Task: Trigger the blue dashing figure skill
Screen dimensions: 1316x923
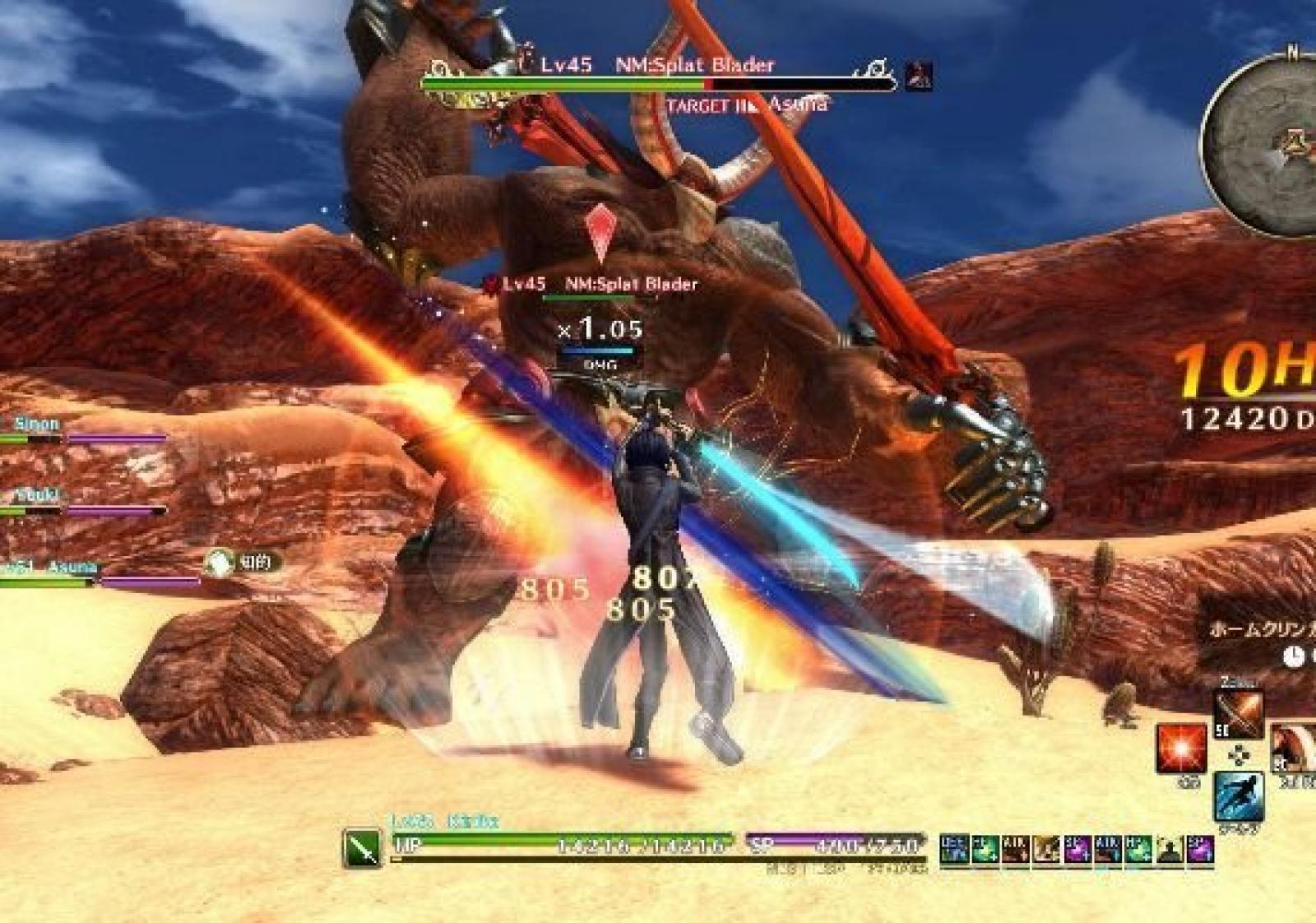Action: pos(1239,795)
